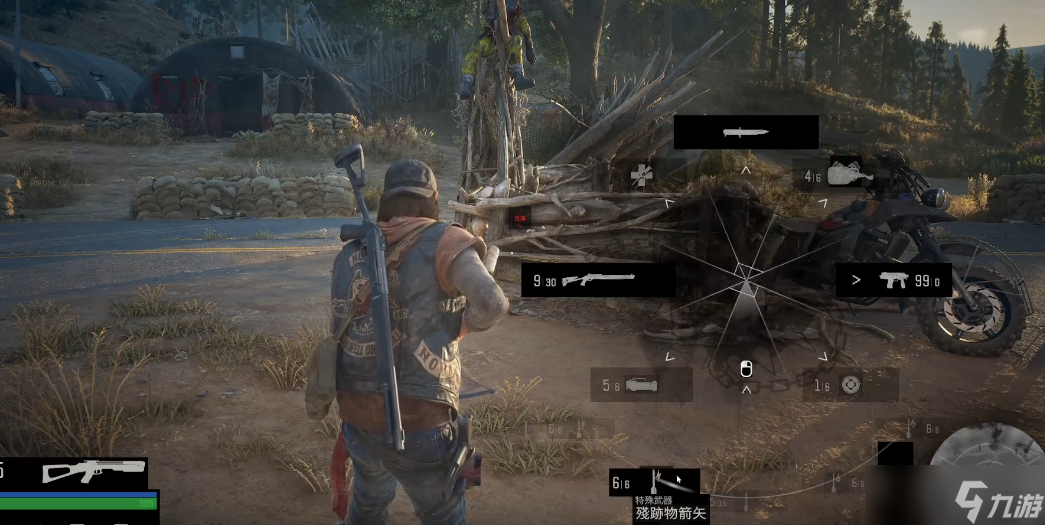Image resolution: width=1045 pixels, height=525 pixels.
Task: Open the medical cross healing slot
Action: point(641,177)
